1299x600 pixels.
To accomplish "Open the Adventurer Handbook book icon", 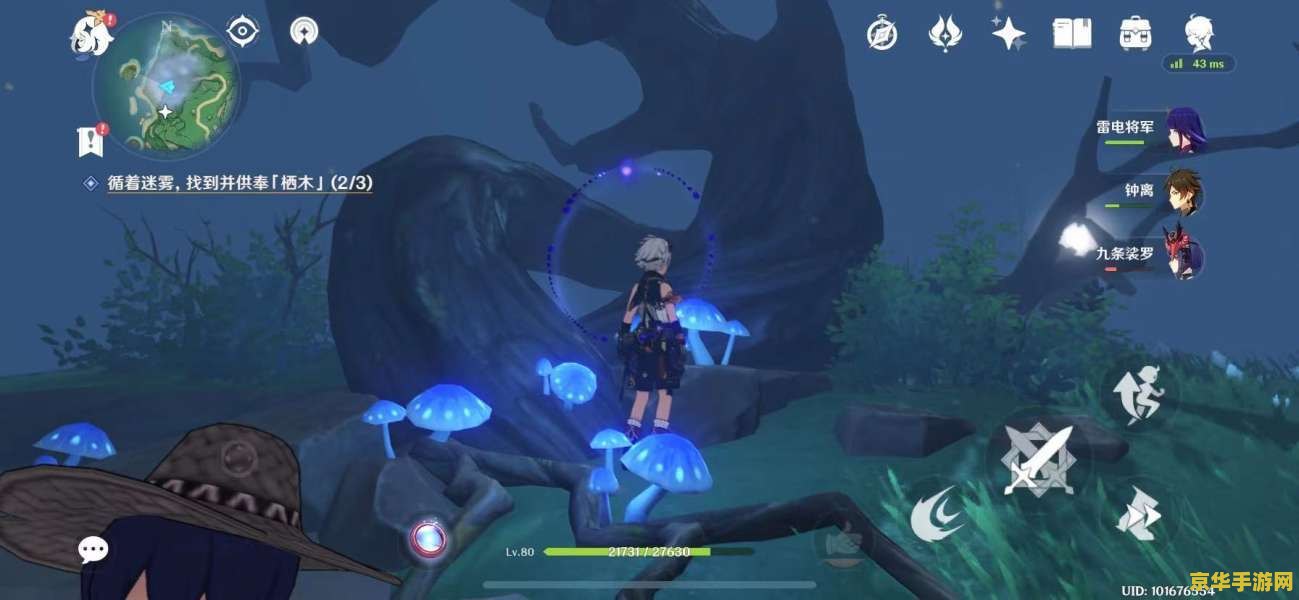I will (1071, 34).
